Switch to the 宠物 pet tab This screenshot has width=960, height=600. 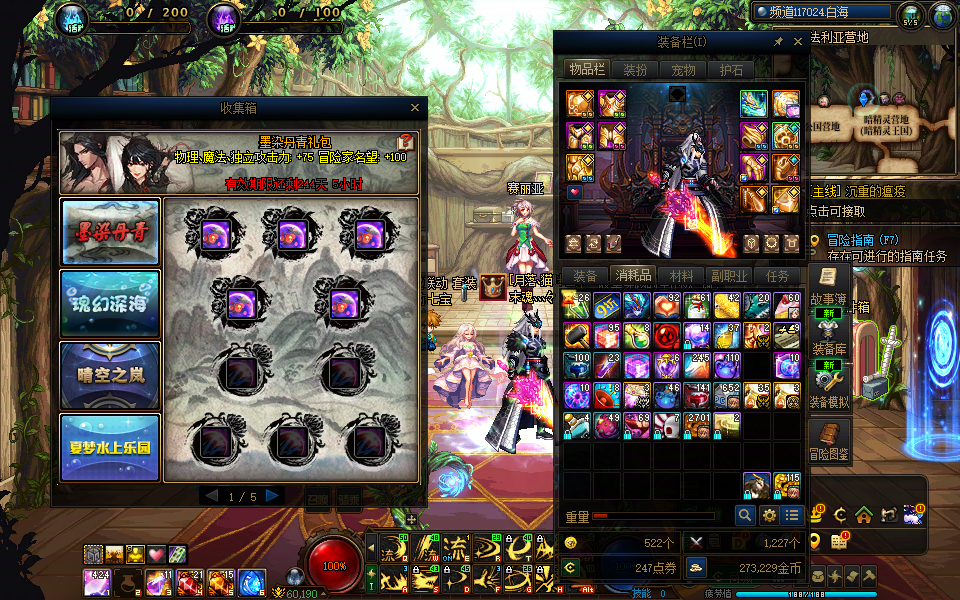tap(683, 70)
